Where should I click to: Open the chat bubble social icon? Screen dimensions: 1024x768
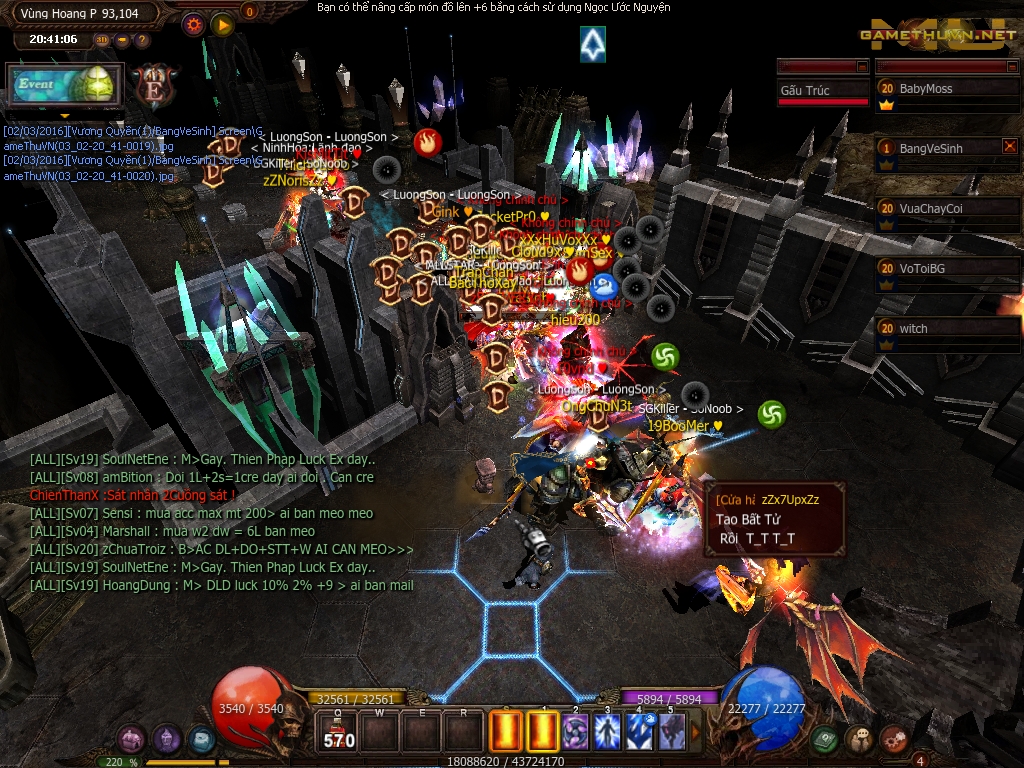point(859,739)
